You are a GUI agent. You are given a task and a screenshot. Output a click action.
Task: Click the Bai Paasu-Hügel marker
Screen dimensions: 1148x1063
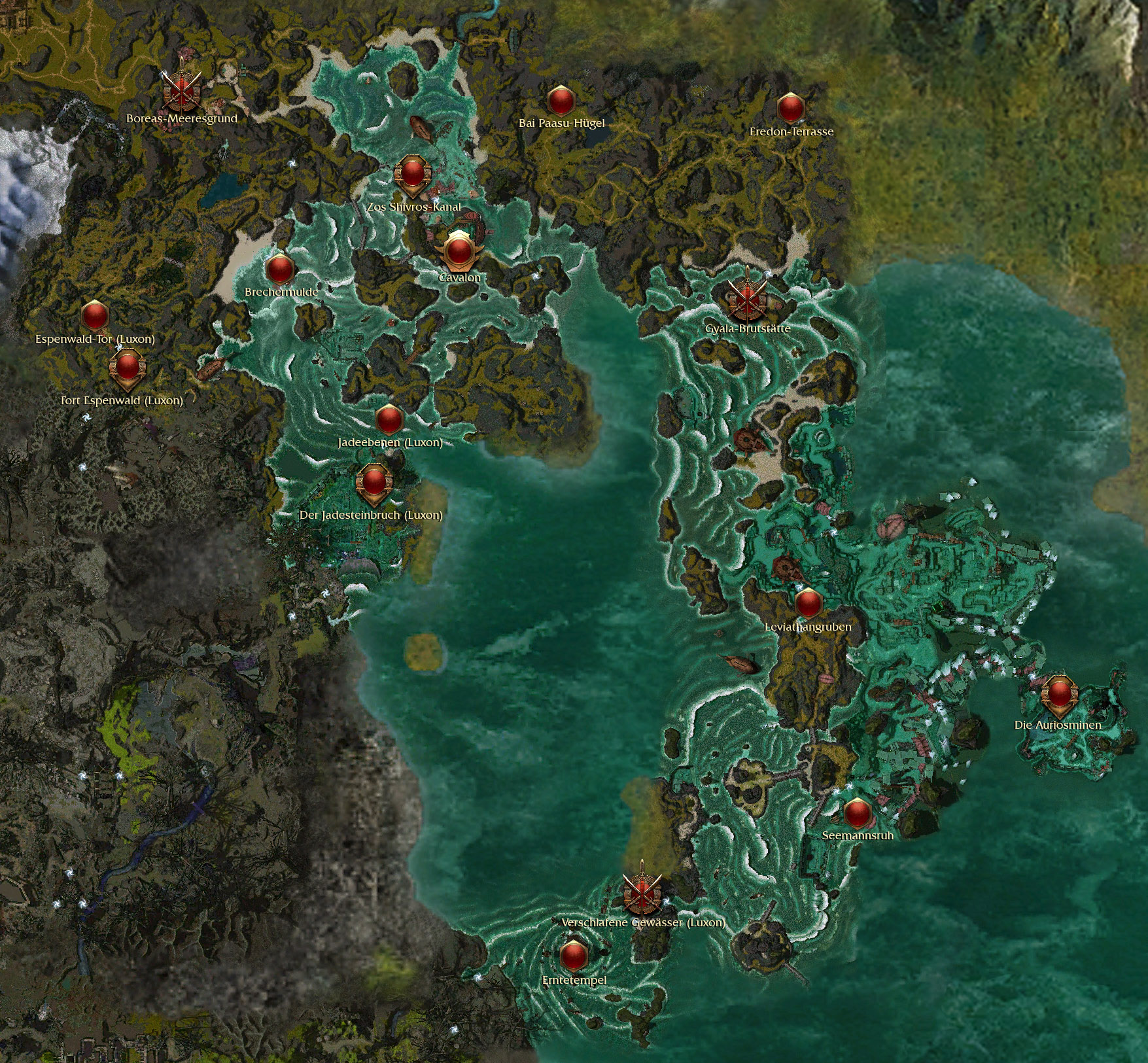point(561,101)
